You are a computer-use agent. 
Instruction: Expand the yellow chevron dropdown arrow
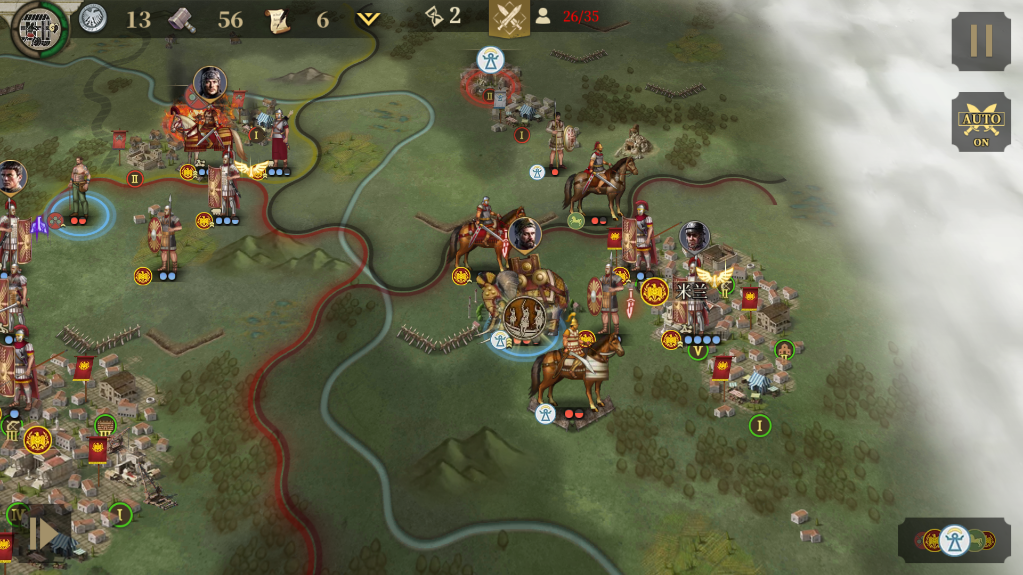click(368, 19)
